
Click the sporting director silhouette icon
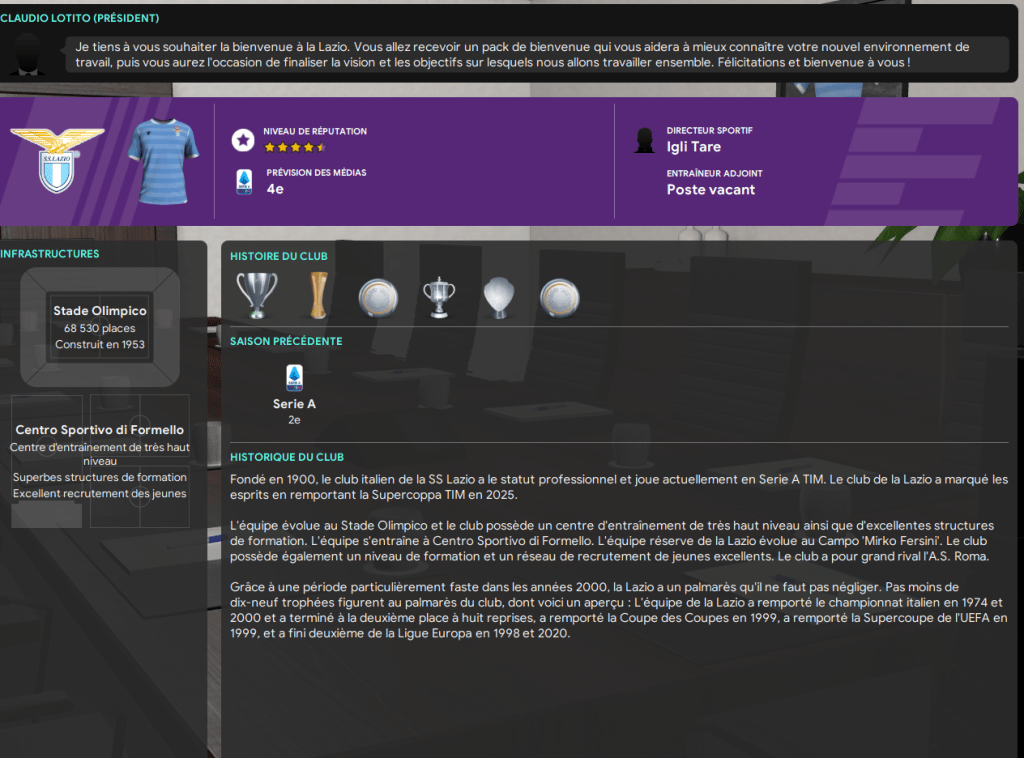point(645,140)
